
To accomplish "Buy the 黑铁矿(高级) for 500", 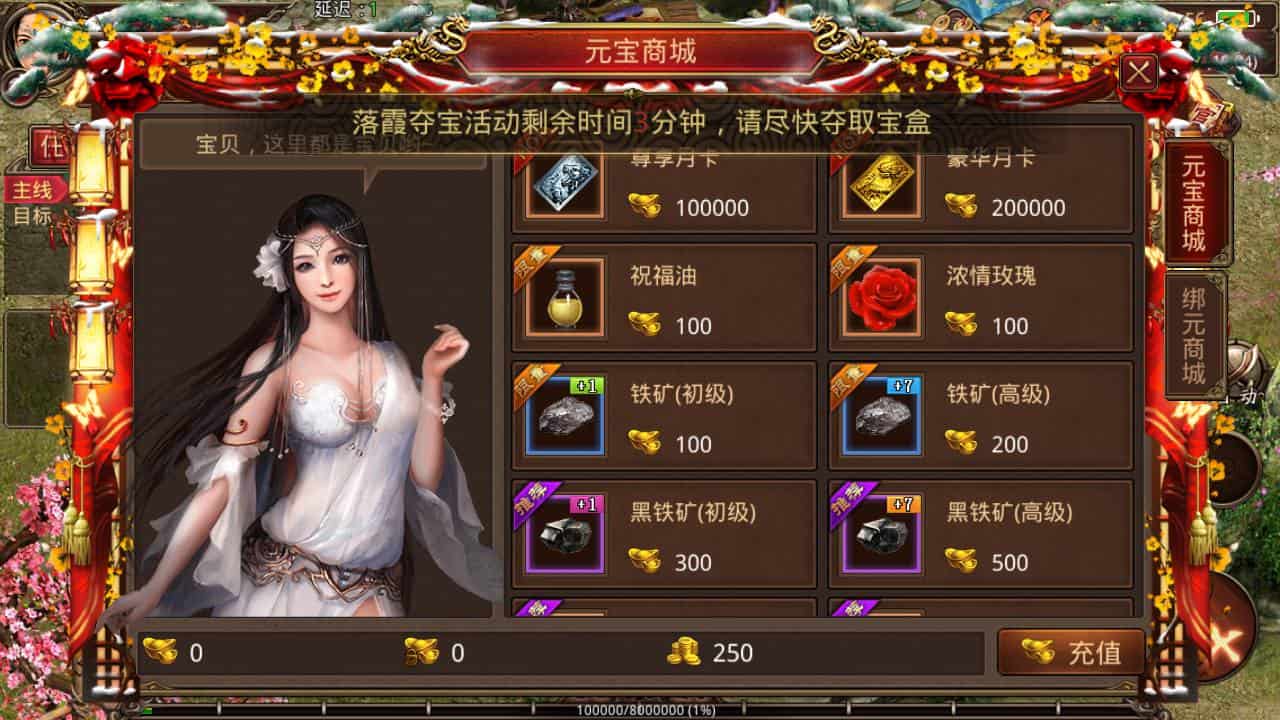I will tap(981, 534).
